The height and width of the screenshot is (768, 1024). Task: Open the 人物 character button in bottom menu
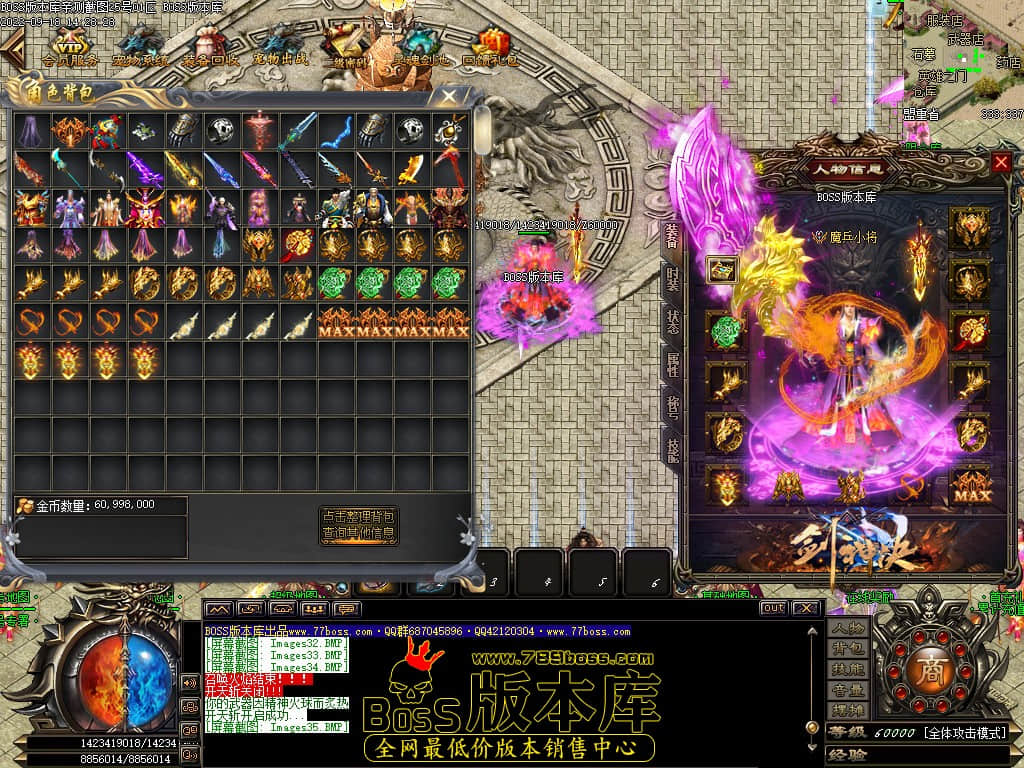846,628
